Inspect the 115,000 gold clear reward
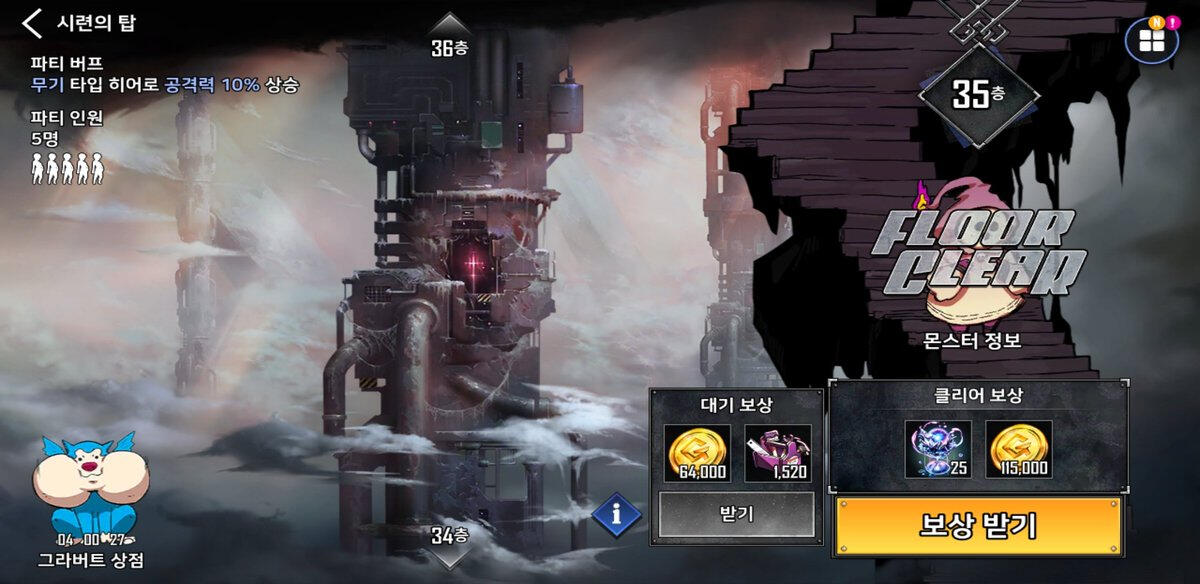 1017,449
